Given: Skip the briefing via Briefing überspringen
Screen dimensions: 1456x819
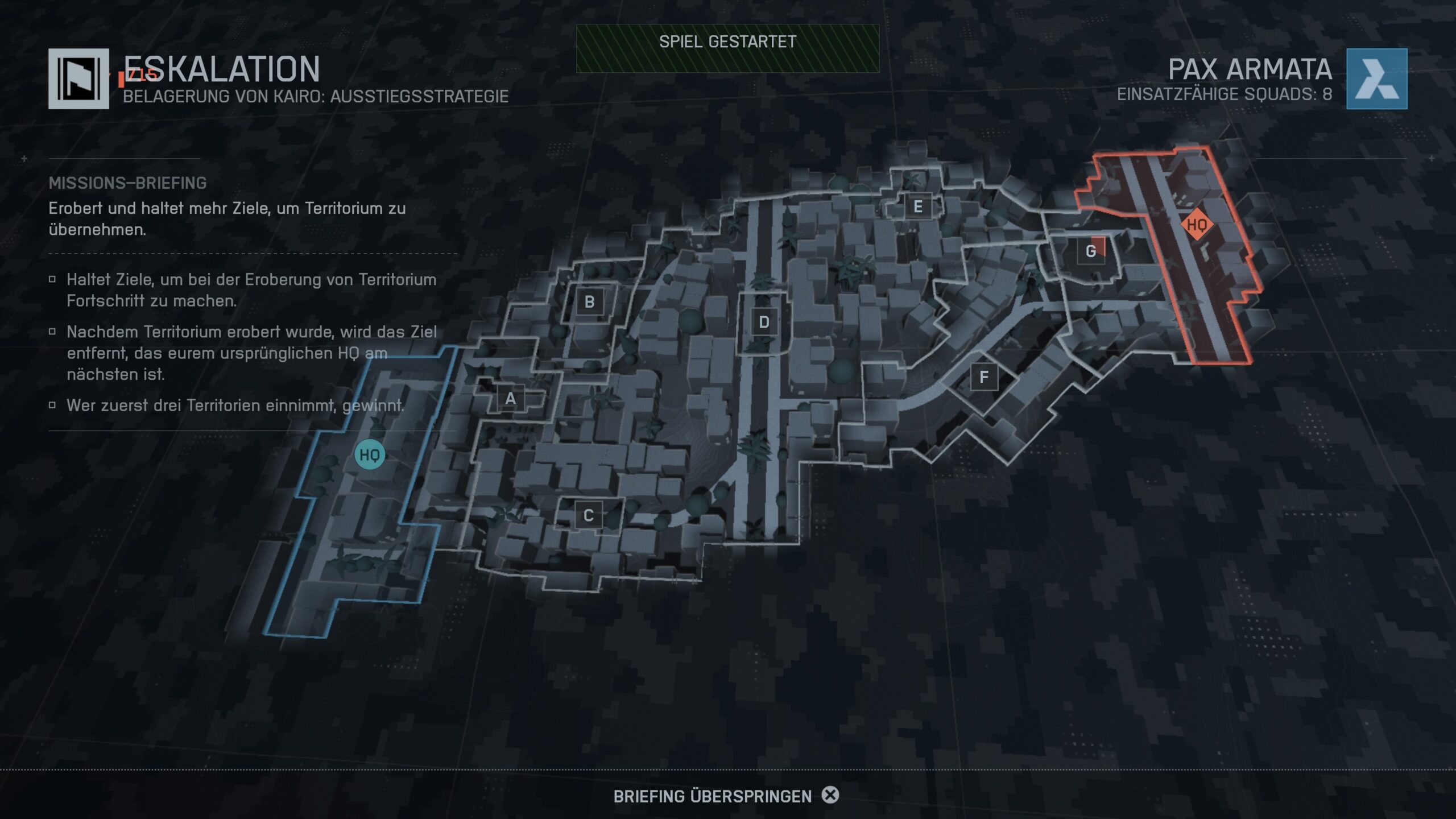Looking at the screenshot, I should pos(726,796).
